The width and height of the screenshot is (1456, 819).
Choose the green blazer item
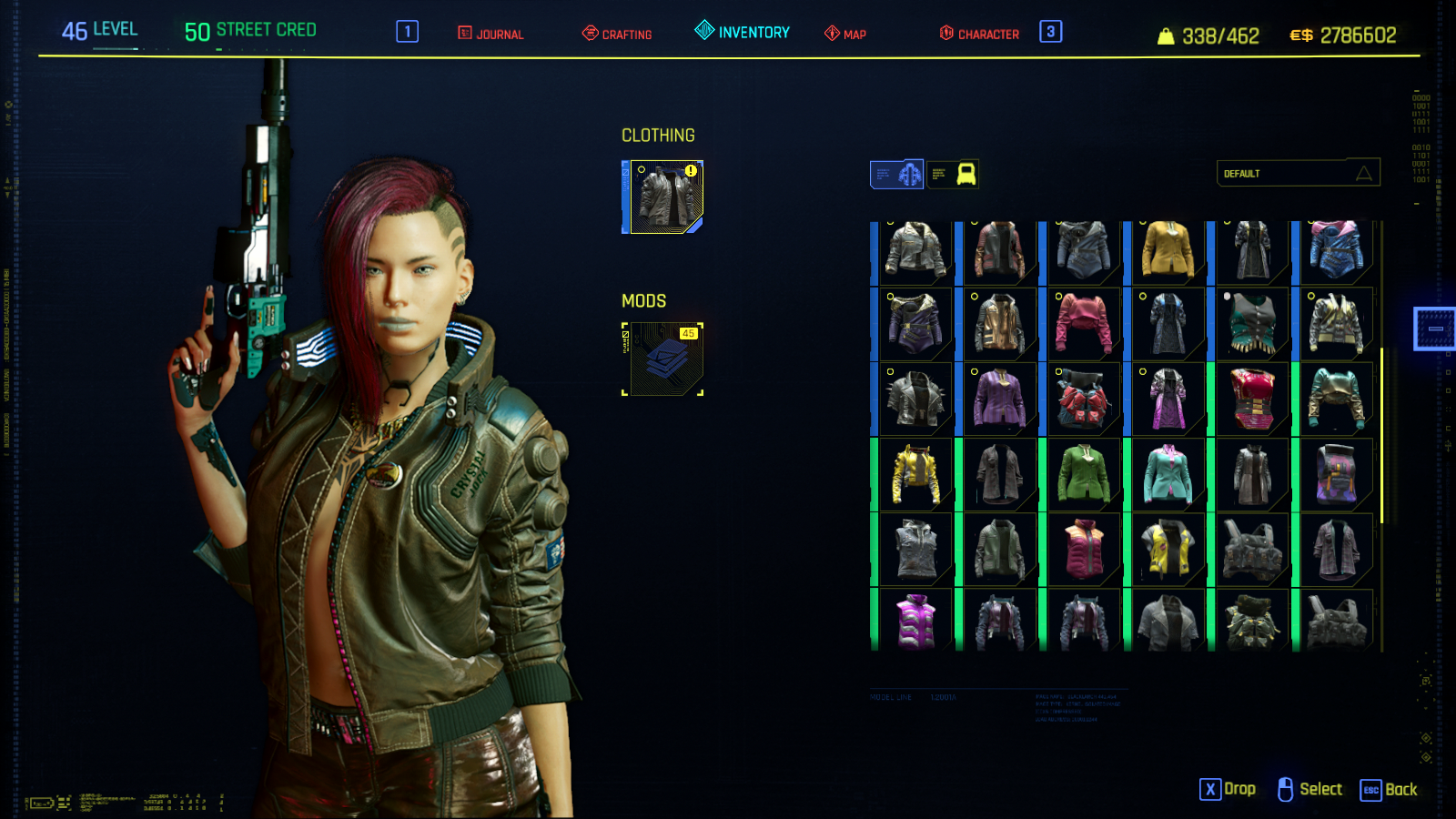click(1084, 474)
